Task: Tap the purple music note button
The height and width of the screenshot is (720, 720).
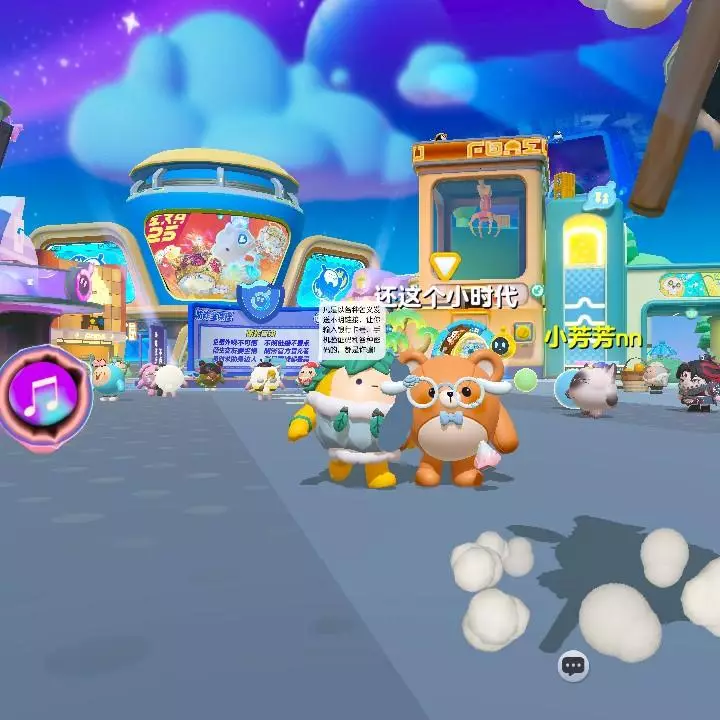Action: pos(44,396)
